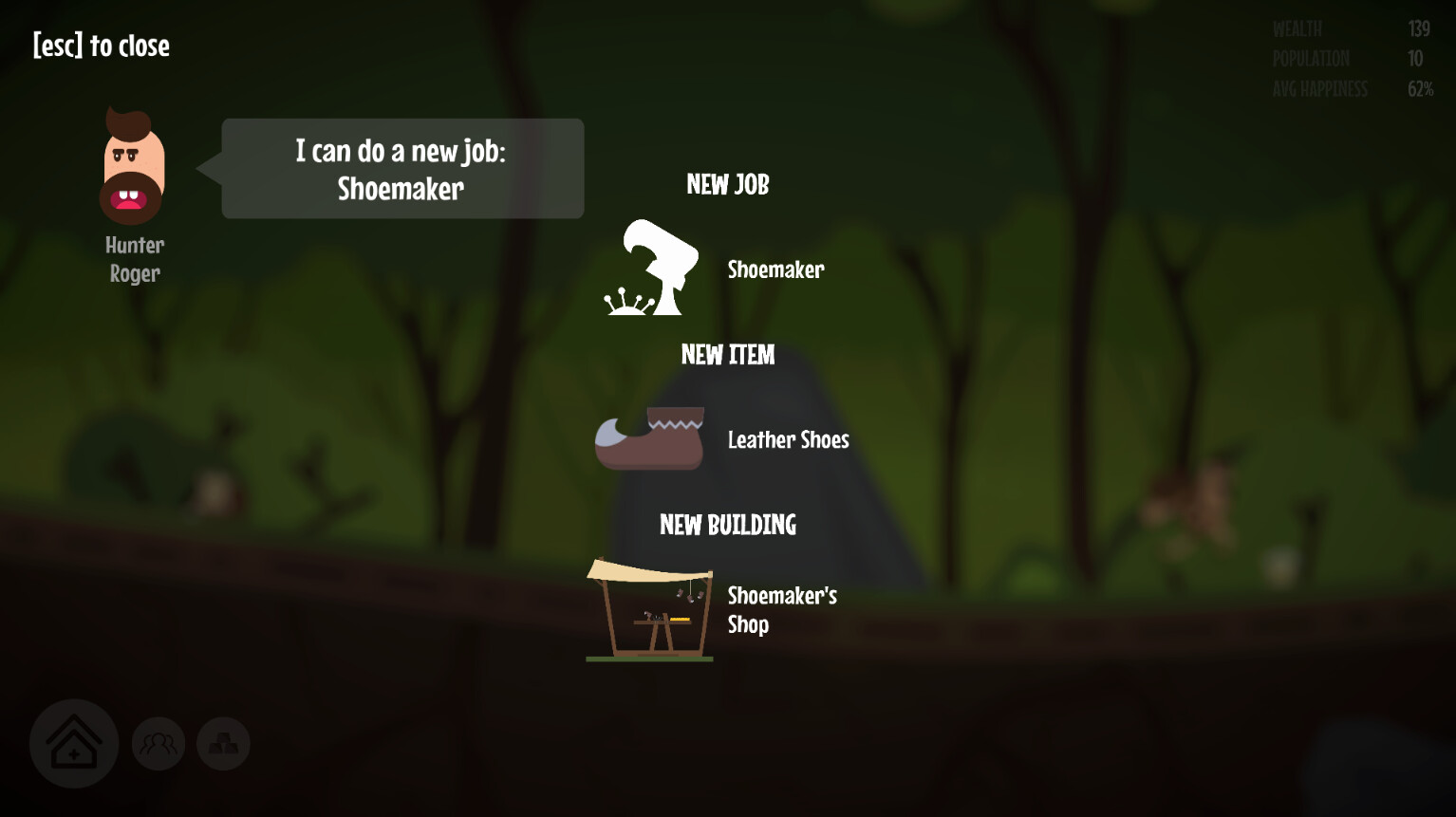The image size is (1456, 817).
Task: Click Hunter Roger's speech bubble
Action: 401,168
